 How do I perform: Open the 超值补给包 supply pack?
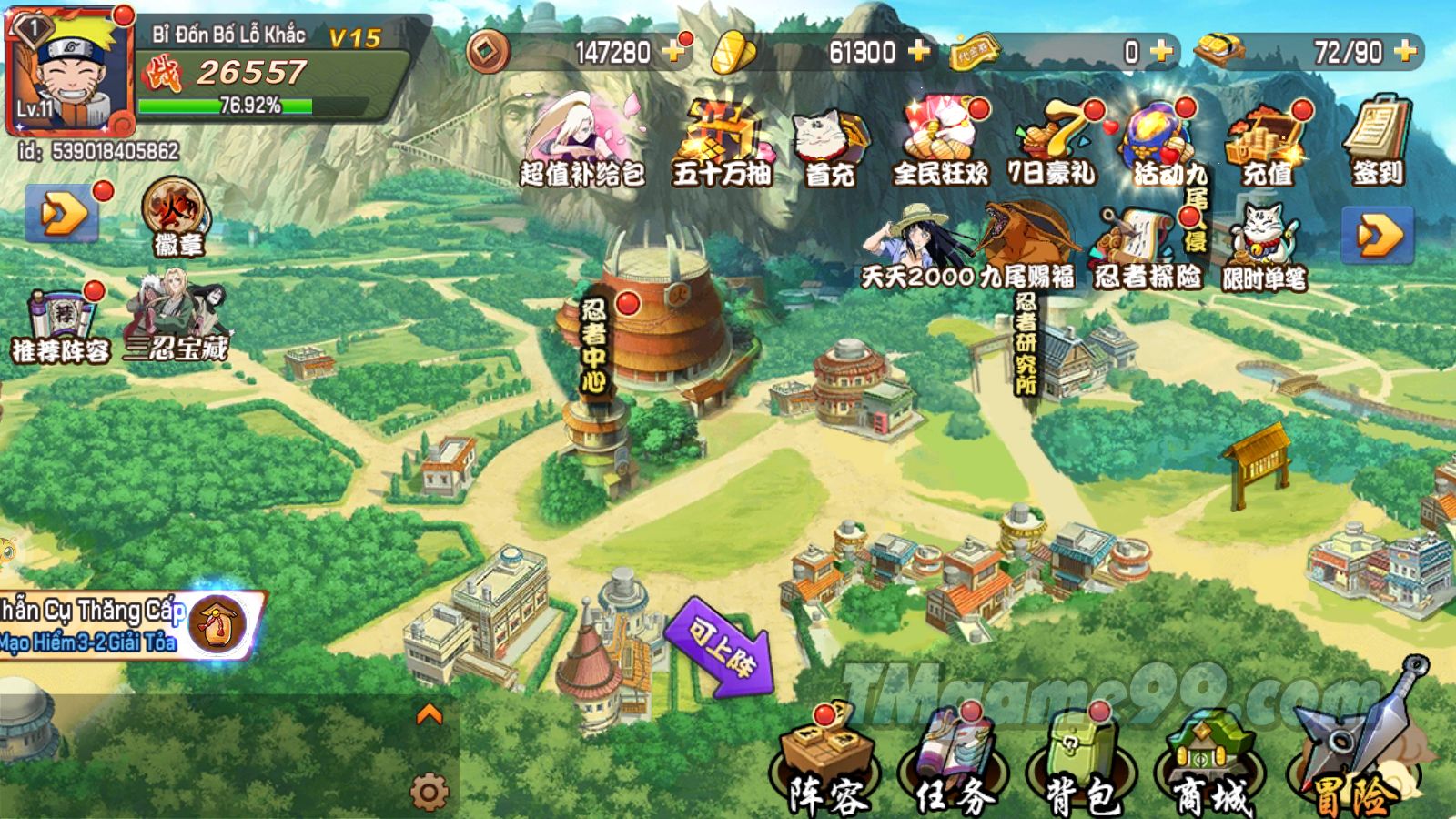pyautogui.click(x=581, y=141)
